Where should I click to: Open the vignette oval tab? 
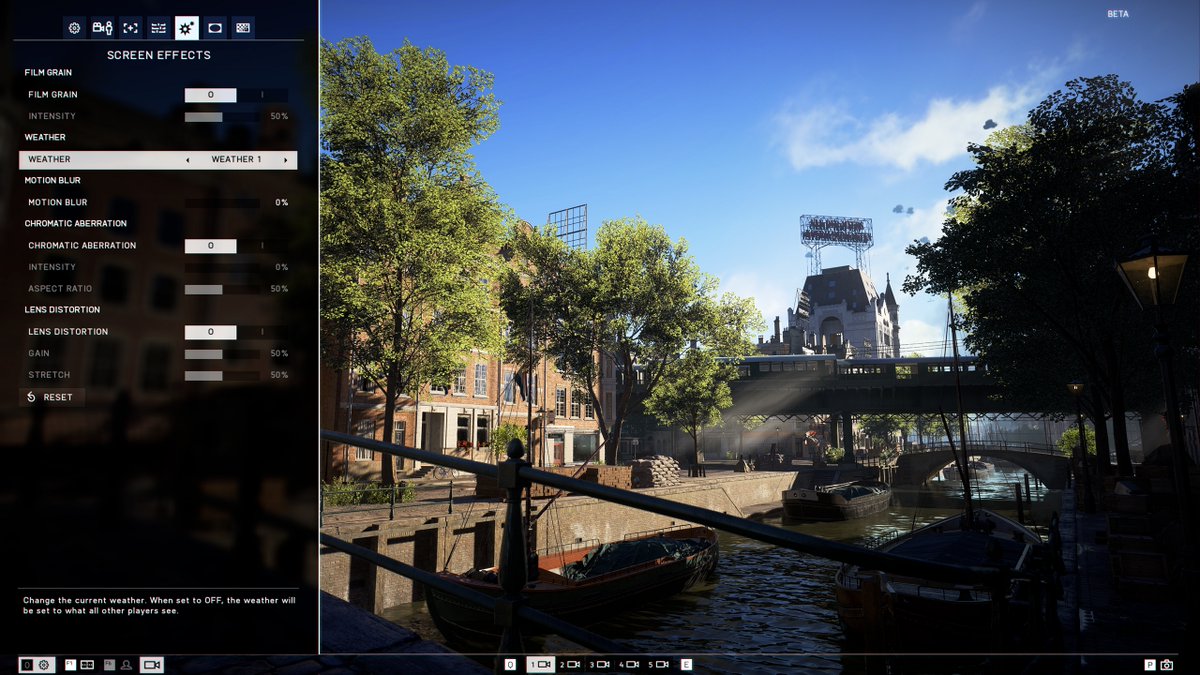[214, 28]
